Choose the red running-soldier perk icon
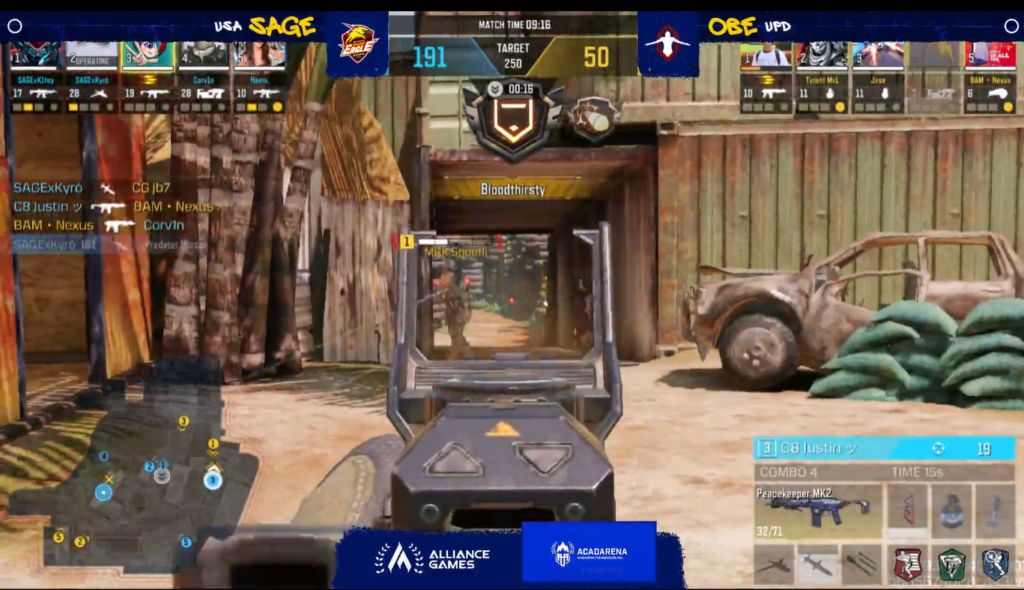This screenshot has width=1024, height=590. 908,564
